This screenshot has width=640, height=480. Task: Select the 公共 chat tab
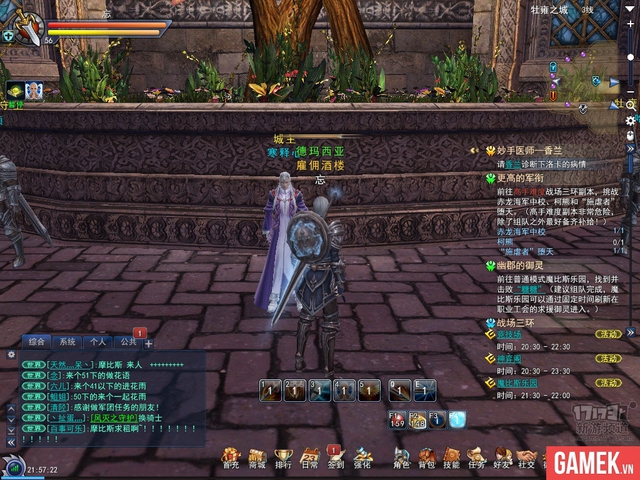tap(128, 342)
